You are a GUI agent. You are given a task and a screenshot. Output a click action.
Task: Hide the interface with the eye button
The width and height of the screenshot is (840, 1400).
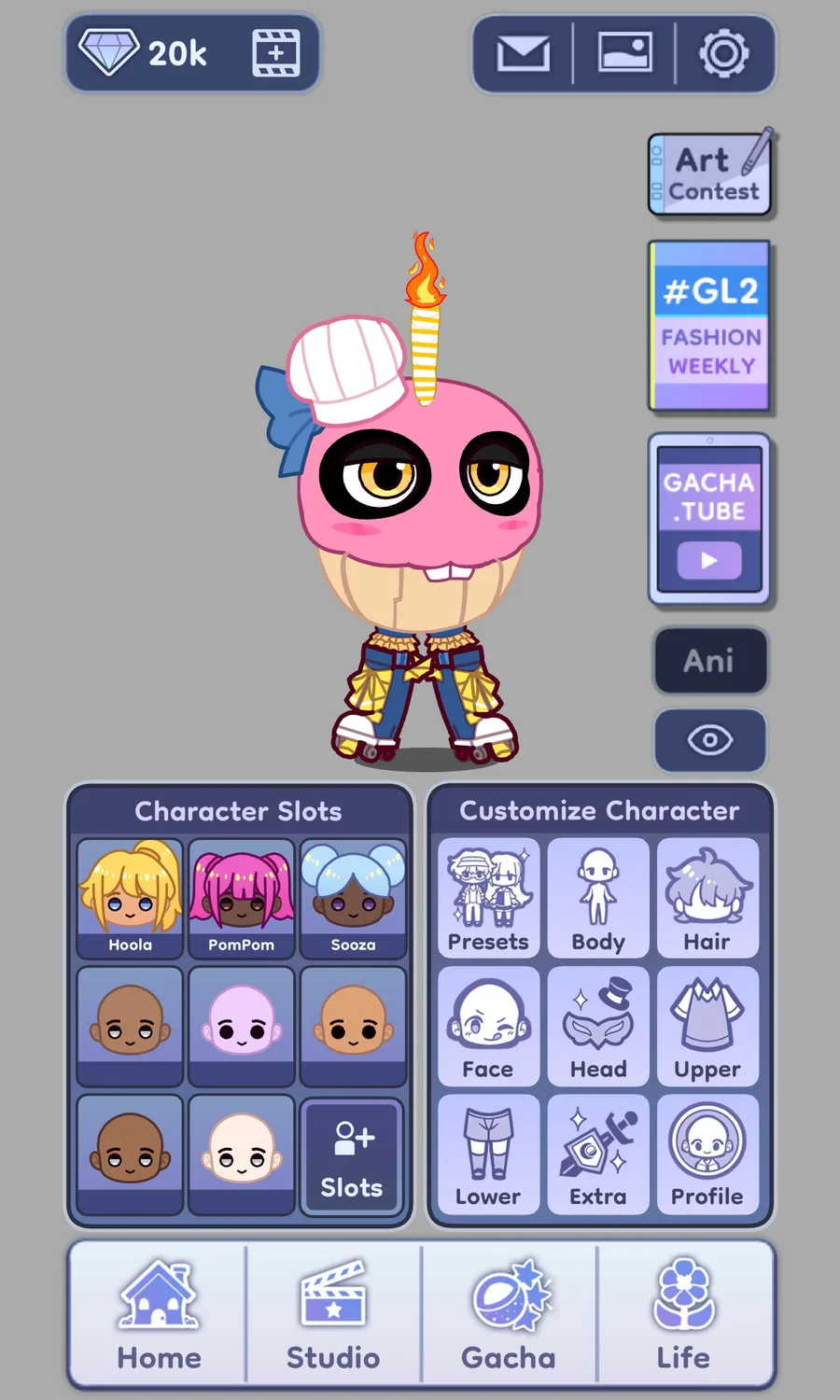pyautogui.click(x=709, y=740)
